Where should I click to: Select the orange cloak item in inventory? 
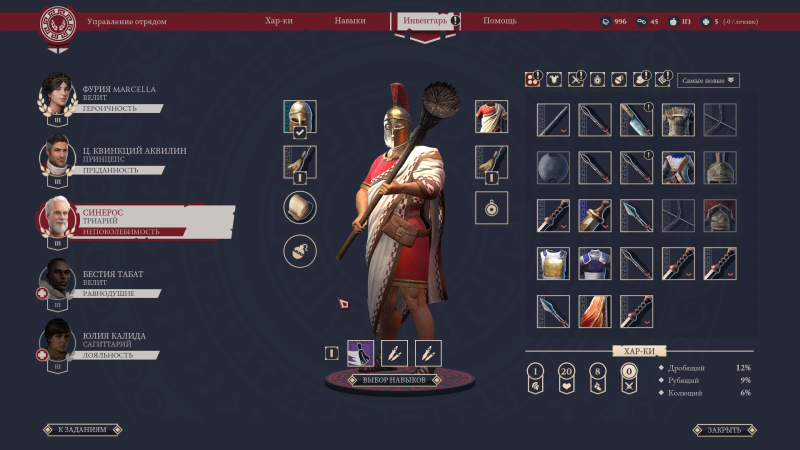(x=595, y=311)
